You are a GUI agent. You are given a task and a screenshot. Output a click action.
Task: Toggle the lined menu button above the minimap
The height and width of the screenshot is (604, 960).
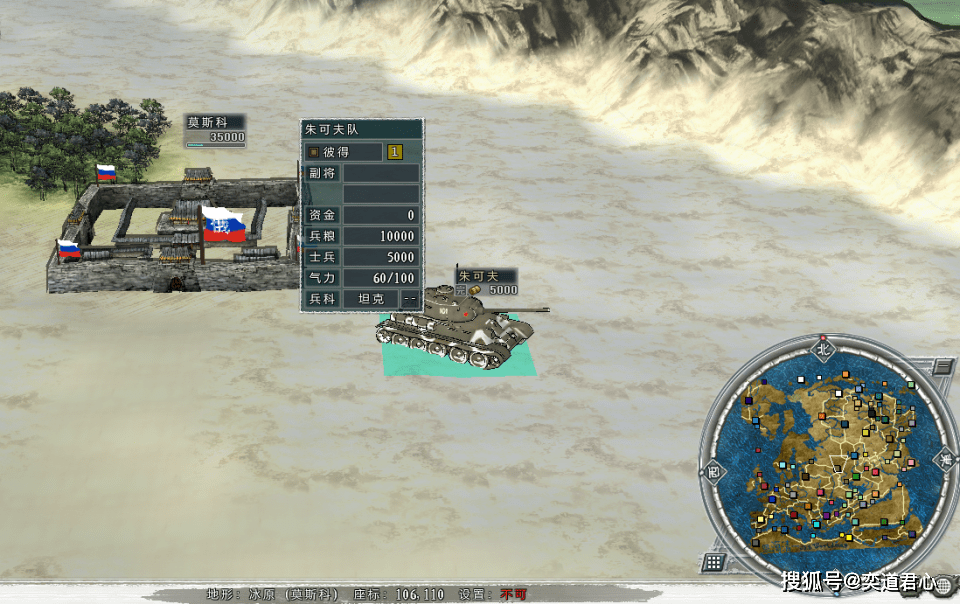coord(942,366)
